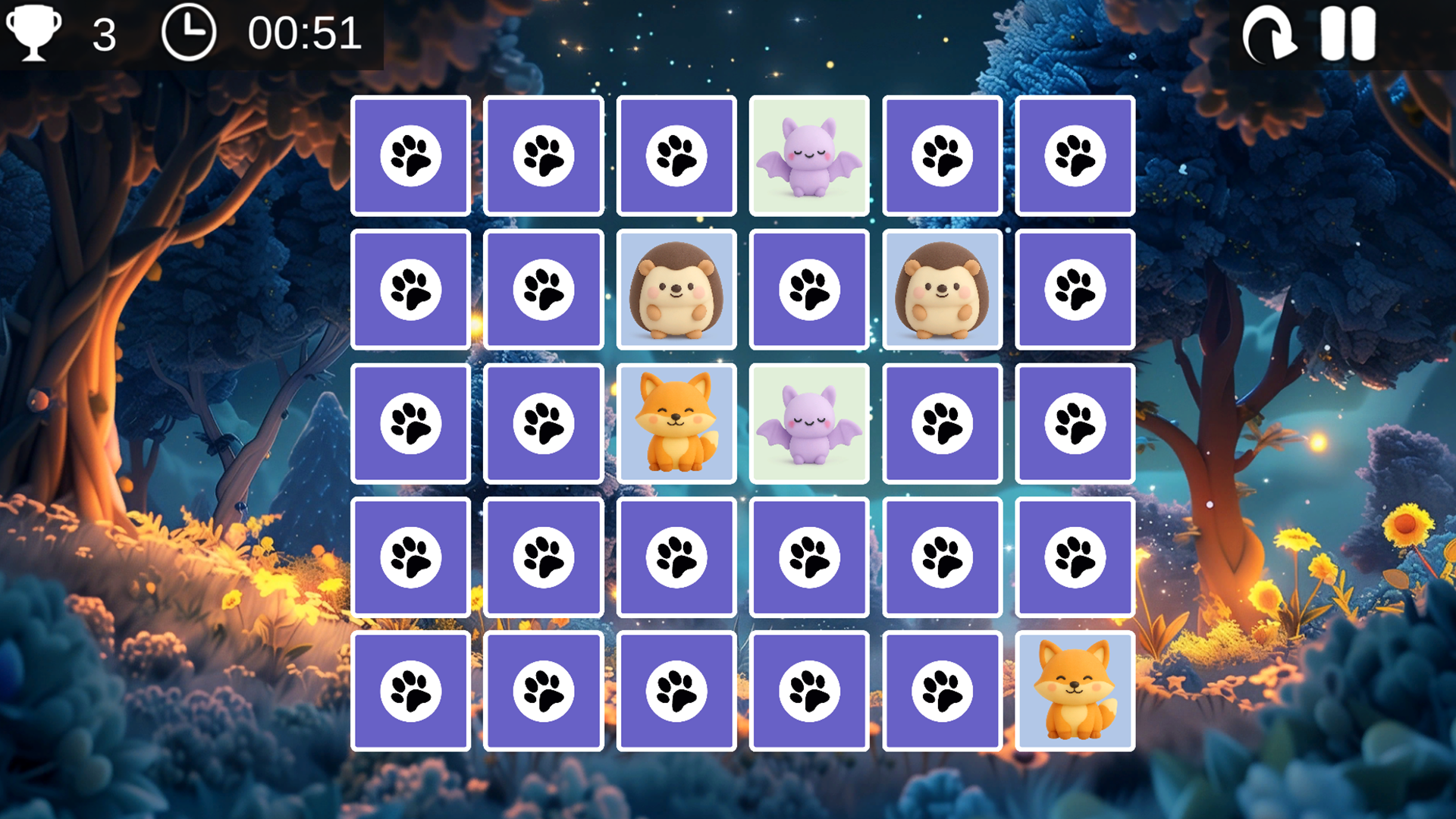Screen dimensions: 1456x819
Task: Flip the paw card in the top-right corner
Action: point(1075,155)
